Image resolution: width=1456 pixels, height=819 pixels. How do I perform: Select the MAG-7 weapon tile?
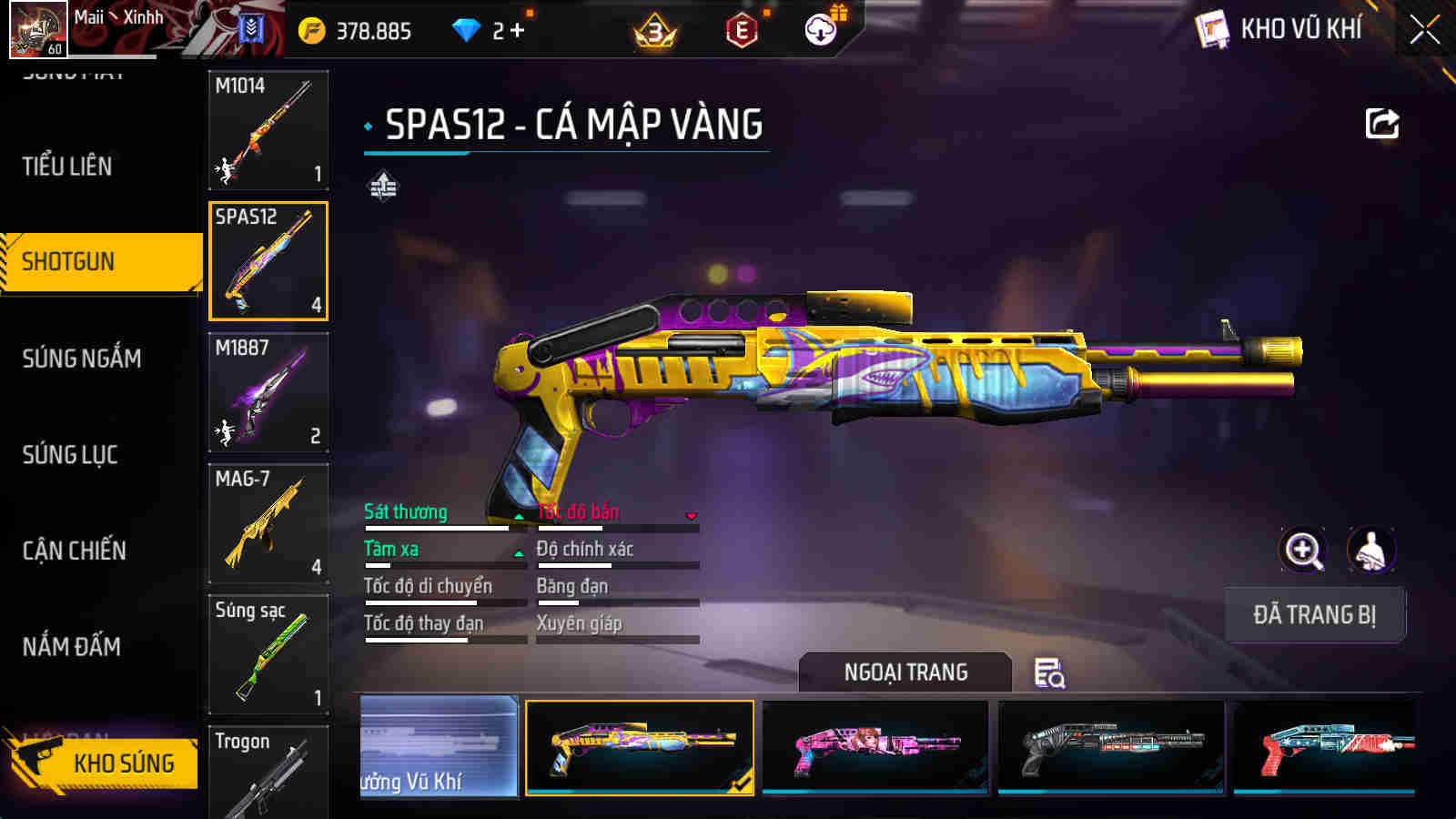268,523
